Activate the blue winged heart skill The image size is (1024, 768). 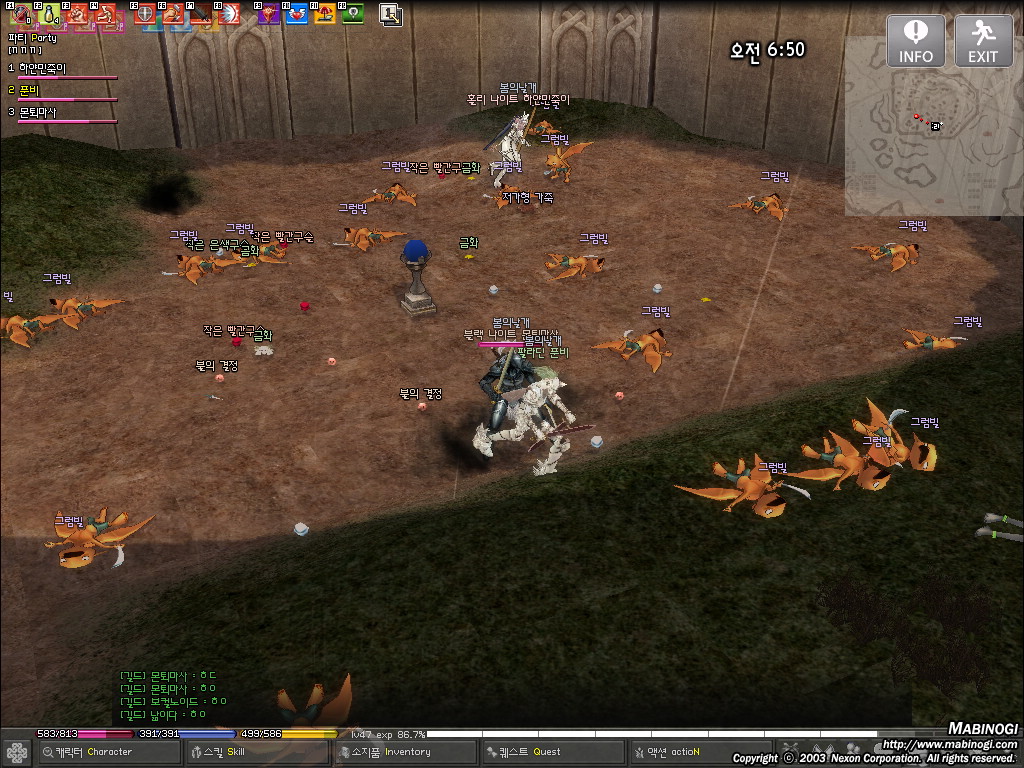297,14
